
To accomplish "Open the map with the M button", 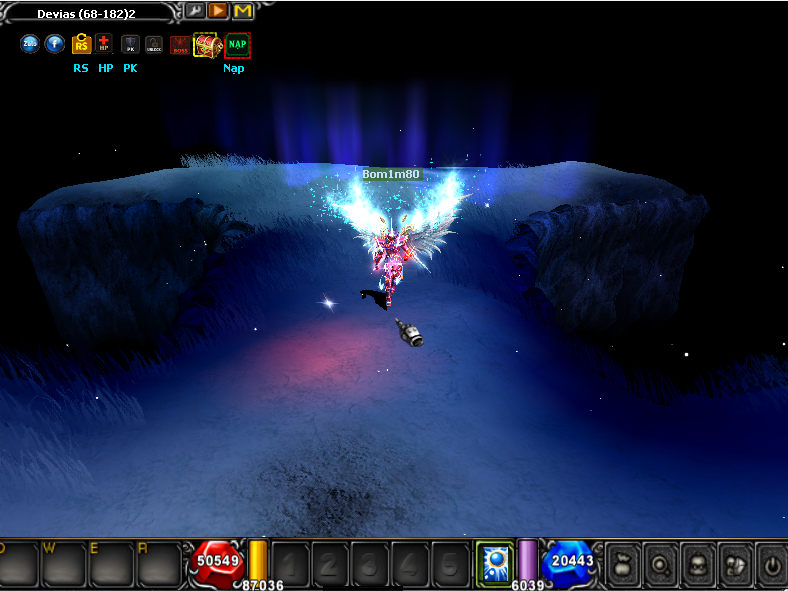I will [x=242, y=11].
